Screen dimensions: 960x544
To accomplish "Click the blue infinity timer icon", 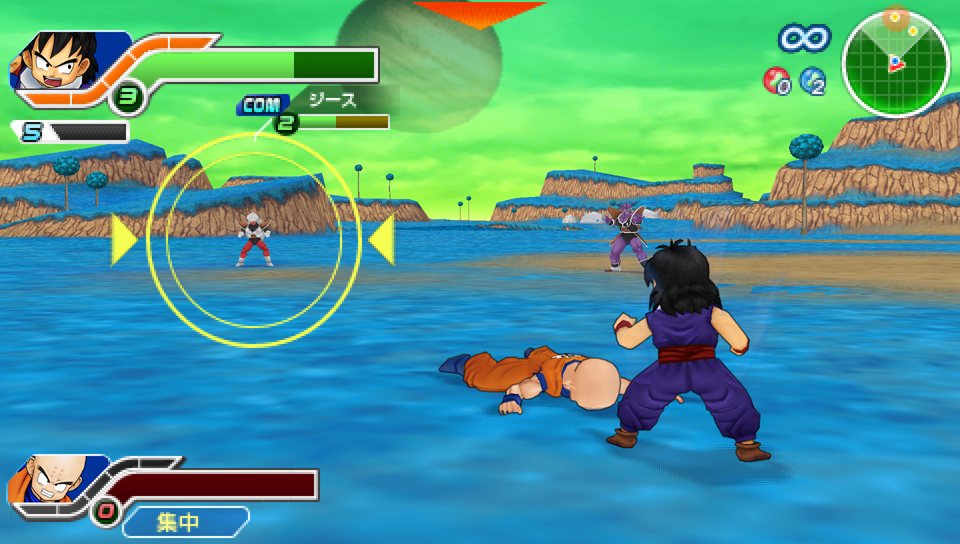I will (804, 39).
